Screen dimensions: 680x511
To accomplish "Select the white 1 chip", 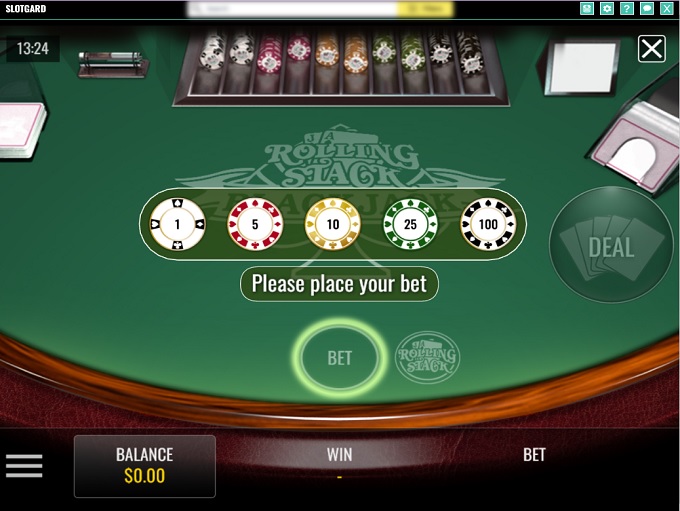I will point(177,224).
